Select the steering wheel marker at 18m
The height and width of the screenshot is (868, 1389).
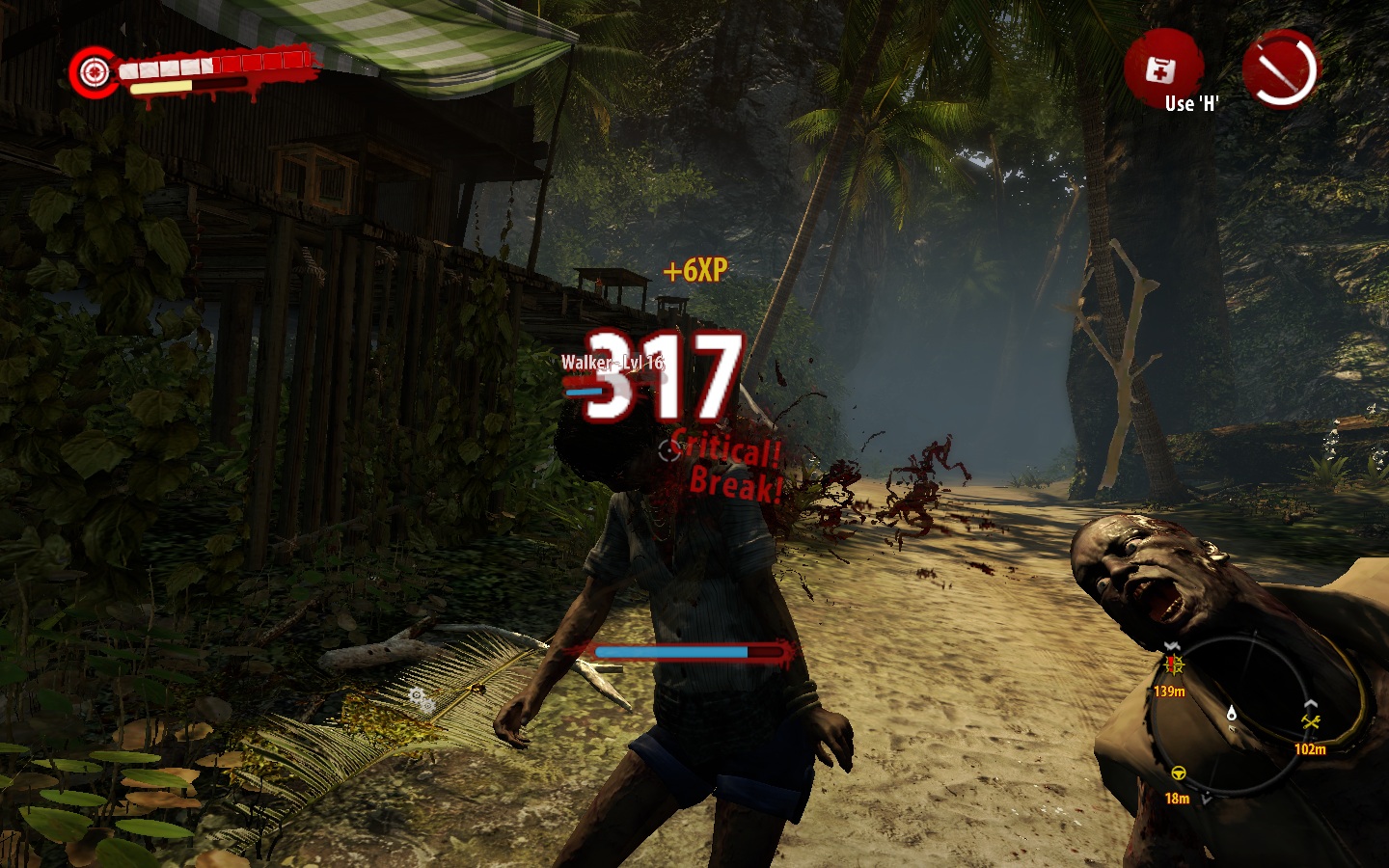click(x=1178, y=773)
